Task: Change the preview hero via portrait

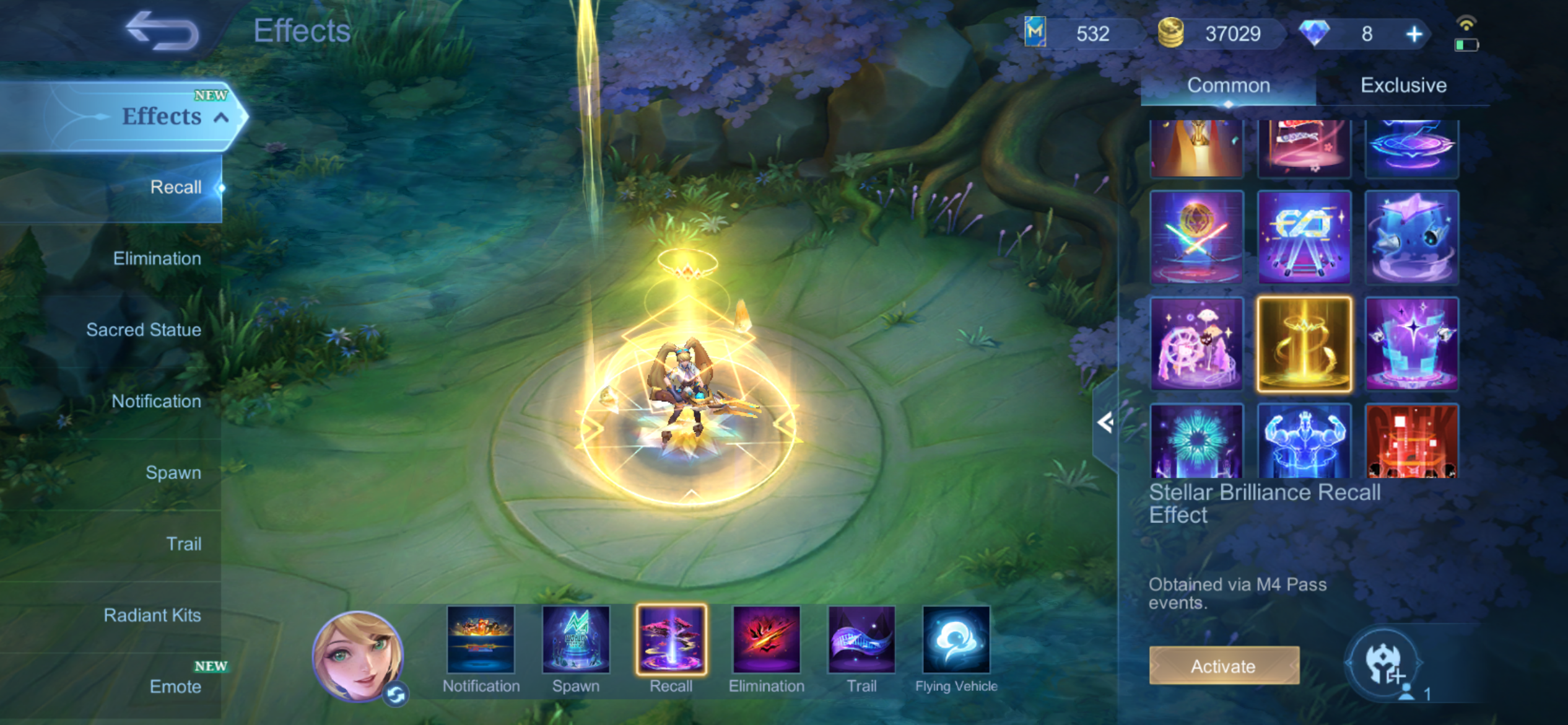Action: click(358, 656)
